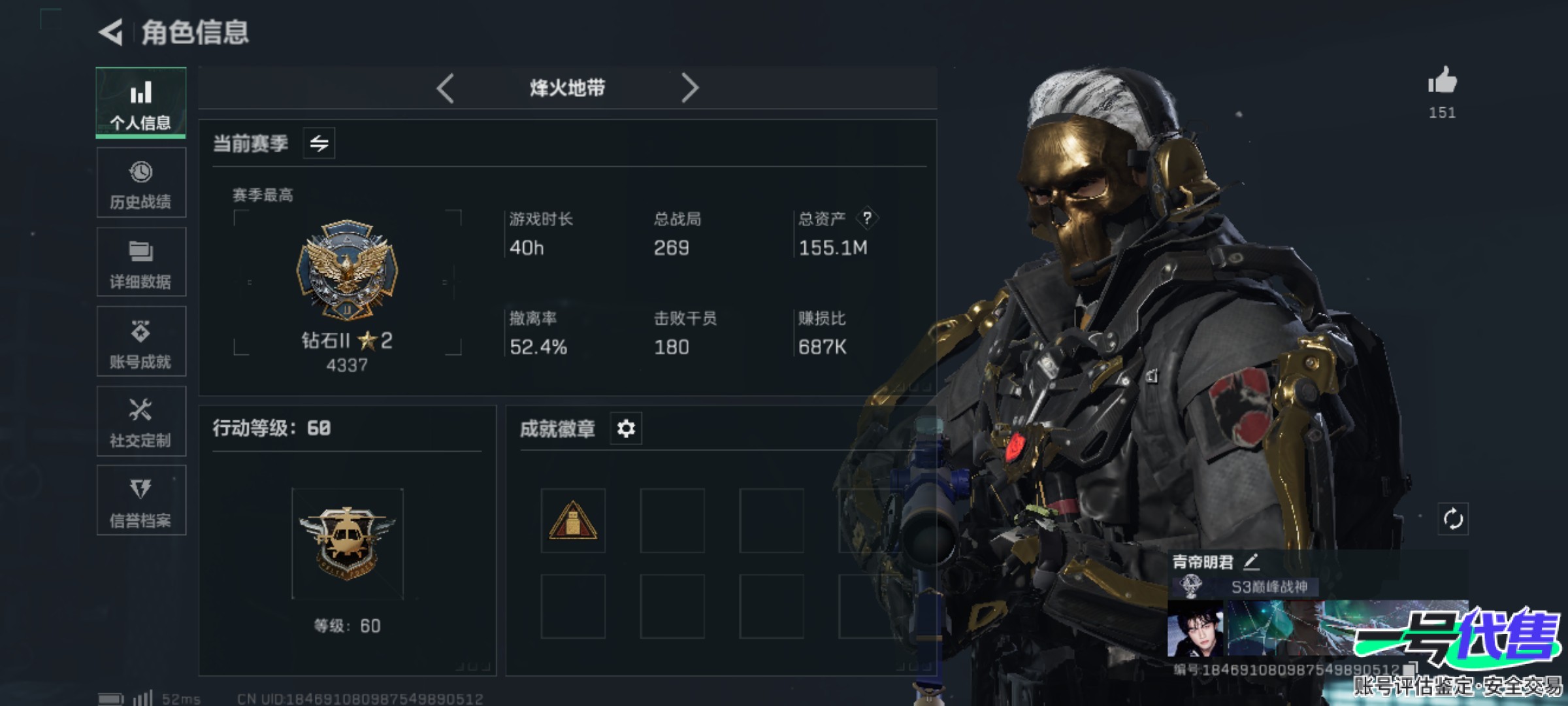Open the 成就徽章 gear settings
Image resolution: width=1568 pixels, height=706 pixels.
pos(626,429)
